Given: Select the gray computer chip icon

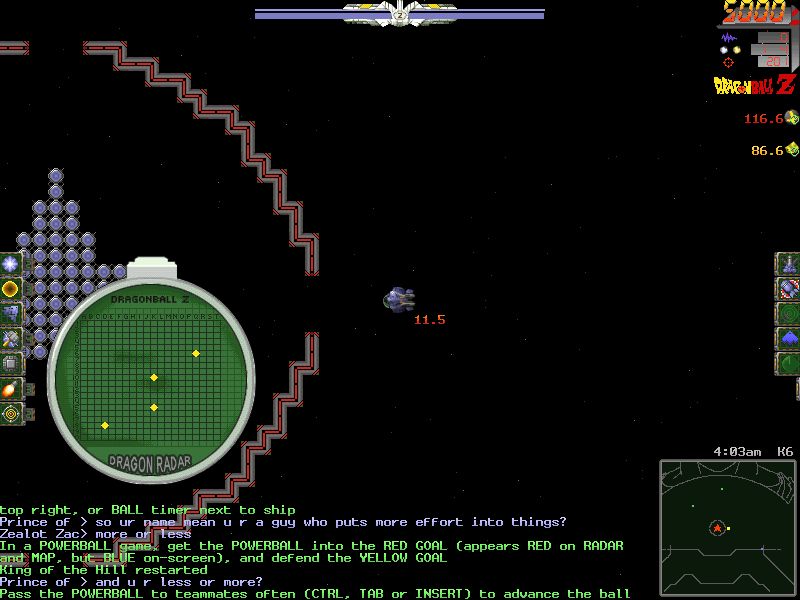Looking at the screenshot, I should (x=10, y=364).
